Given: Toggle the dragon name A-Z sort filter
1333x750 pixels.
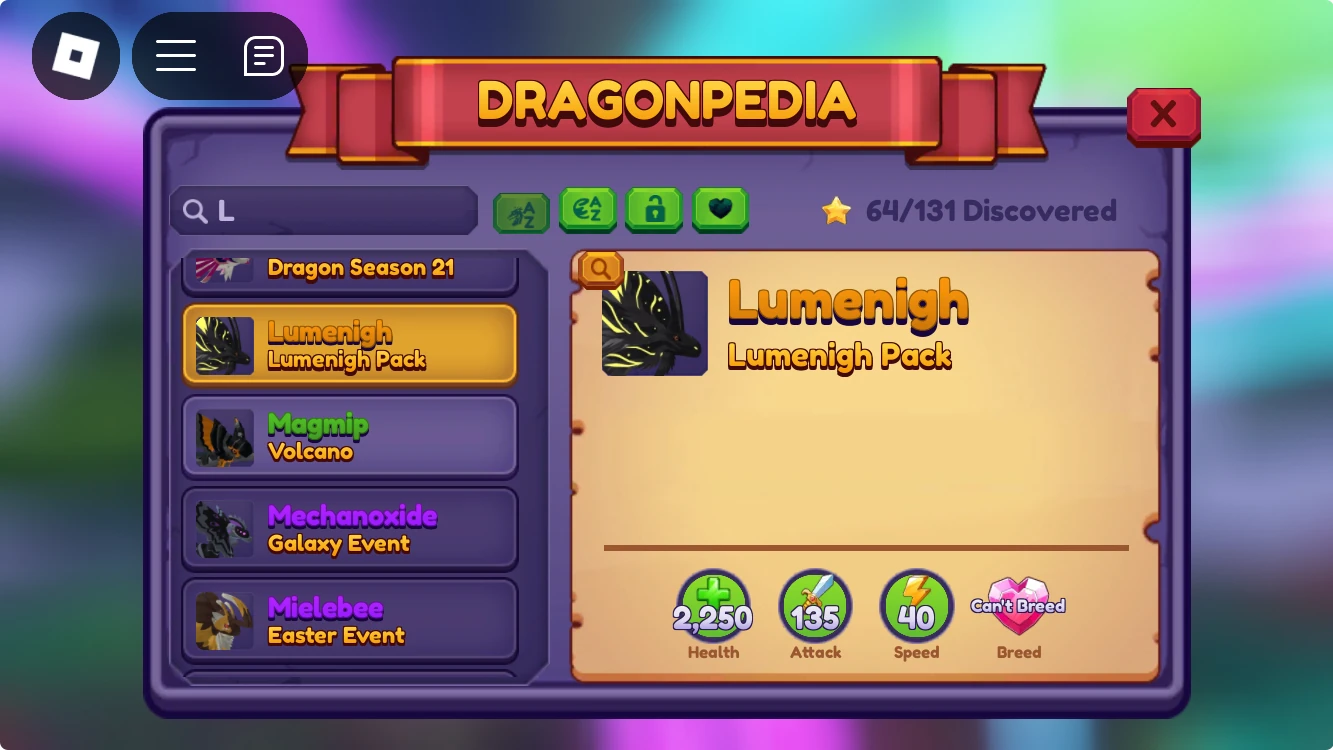Looking at the screenshot, I should pos(520,211).
